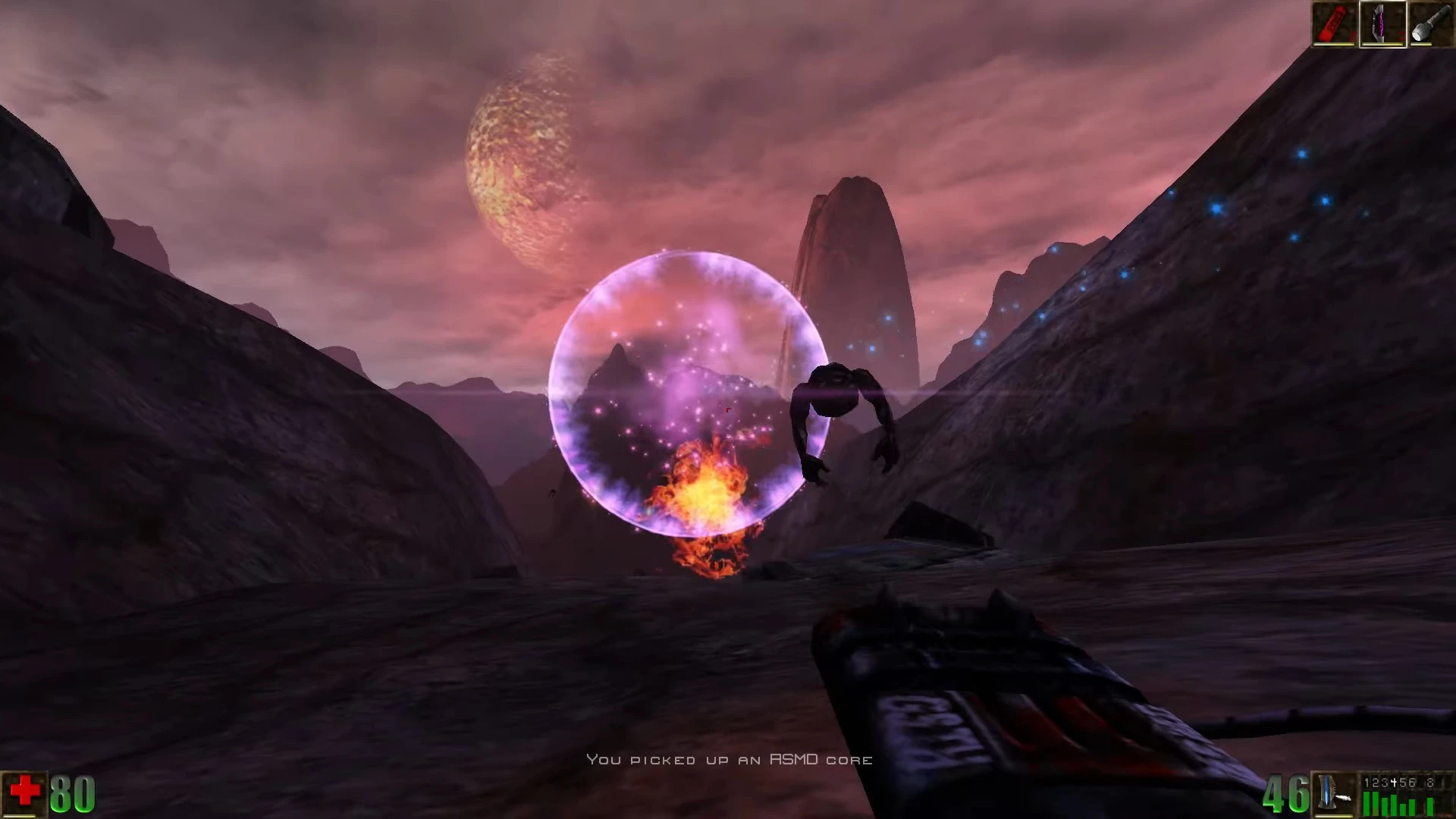Select the red flare inventory item

point(1334,24)
